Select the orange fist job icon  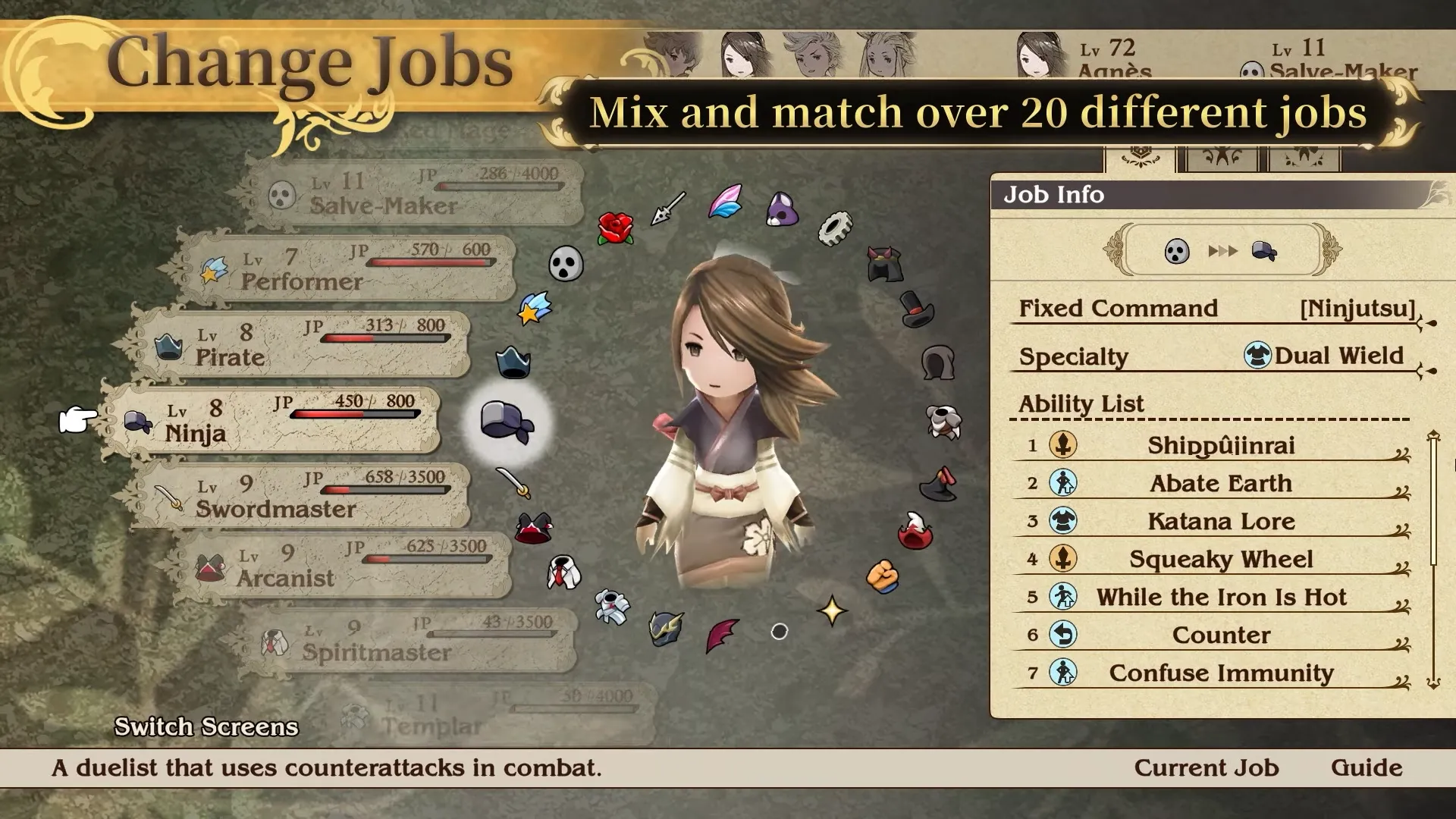pyautogui.click(x=882, y=576)
